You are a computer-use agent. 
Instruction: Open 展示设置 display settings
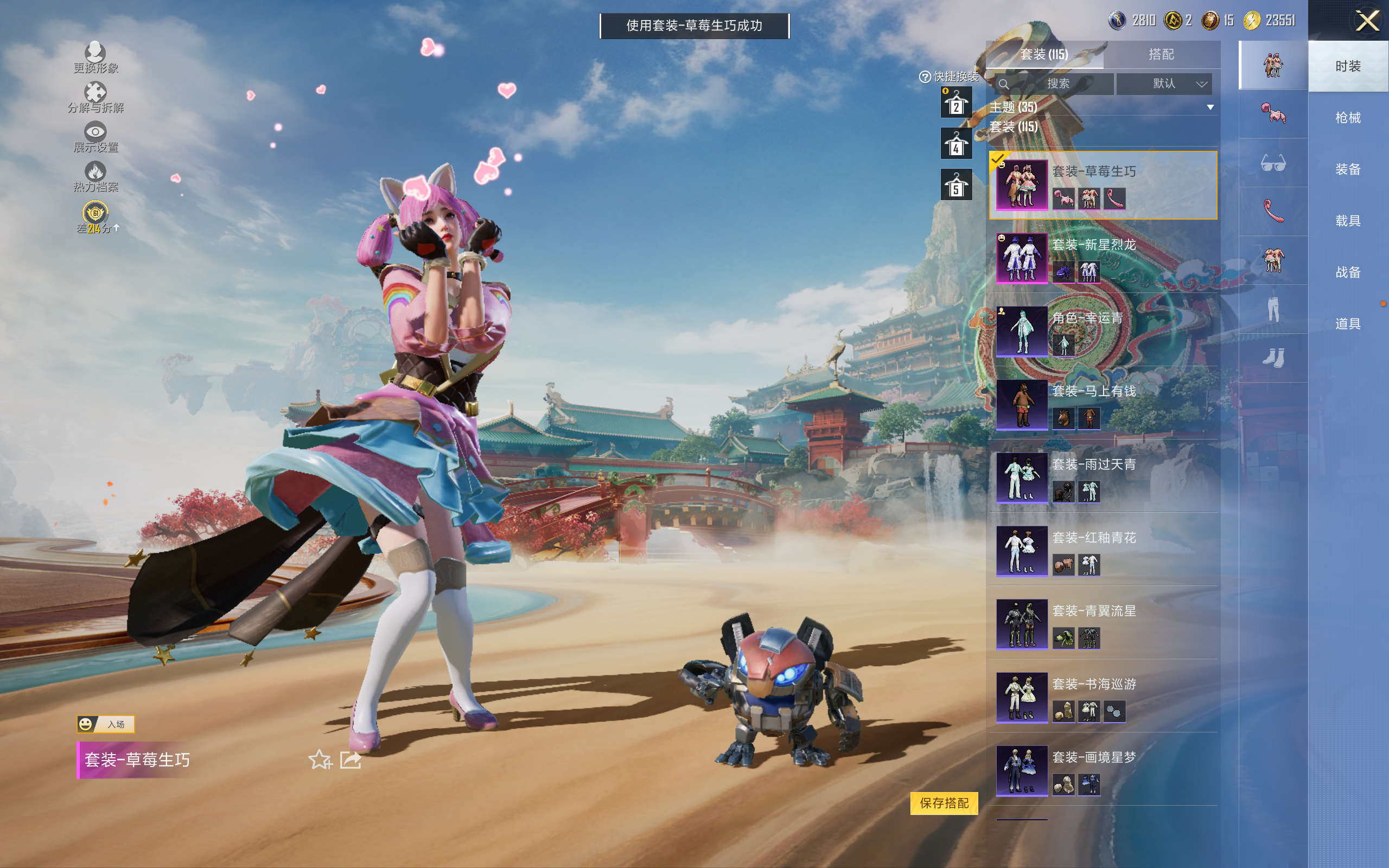tap(95, 137)
